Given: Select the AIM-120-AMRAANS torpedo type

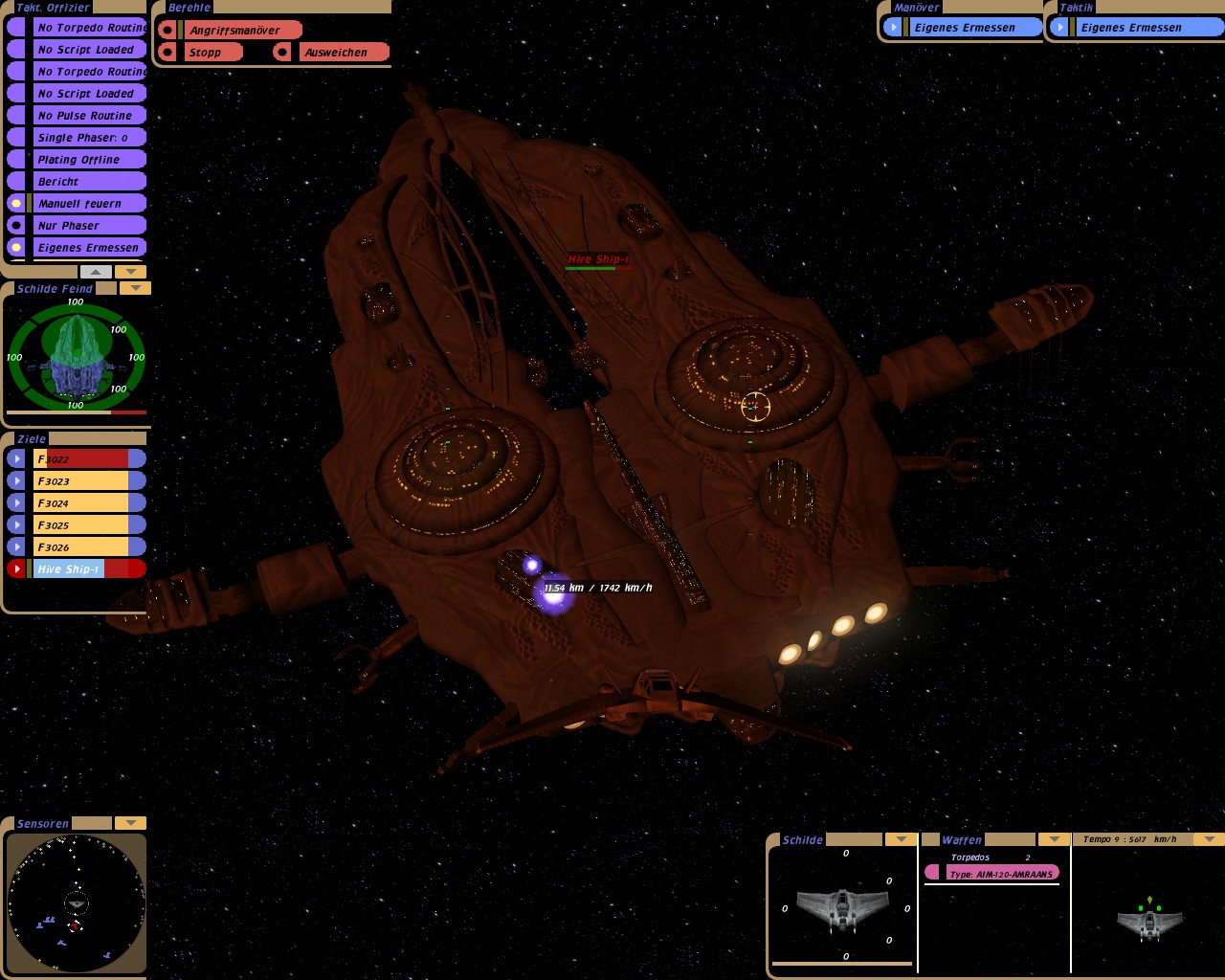Looking at the screenshot, I should 1000,874.
